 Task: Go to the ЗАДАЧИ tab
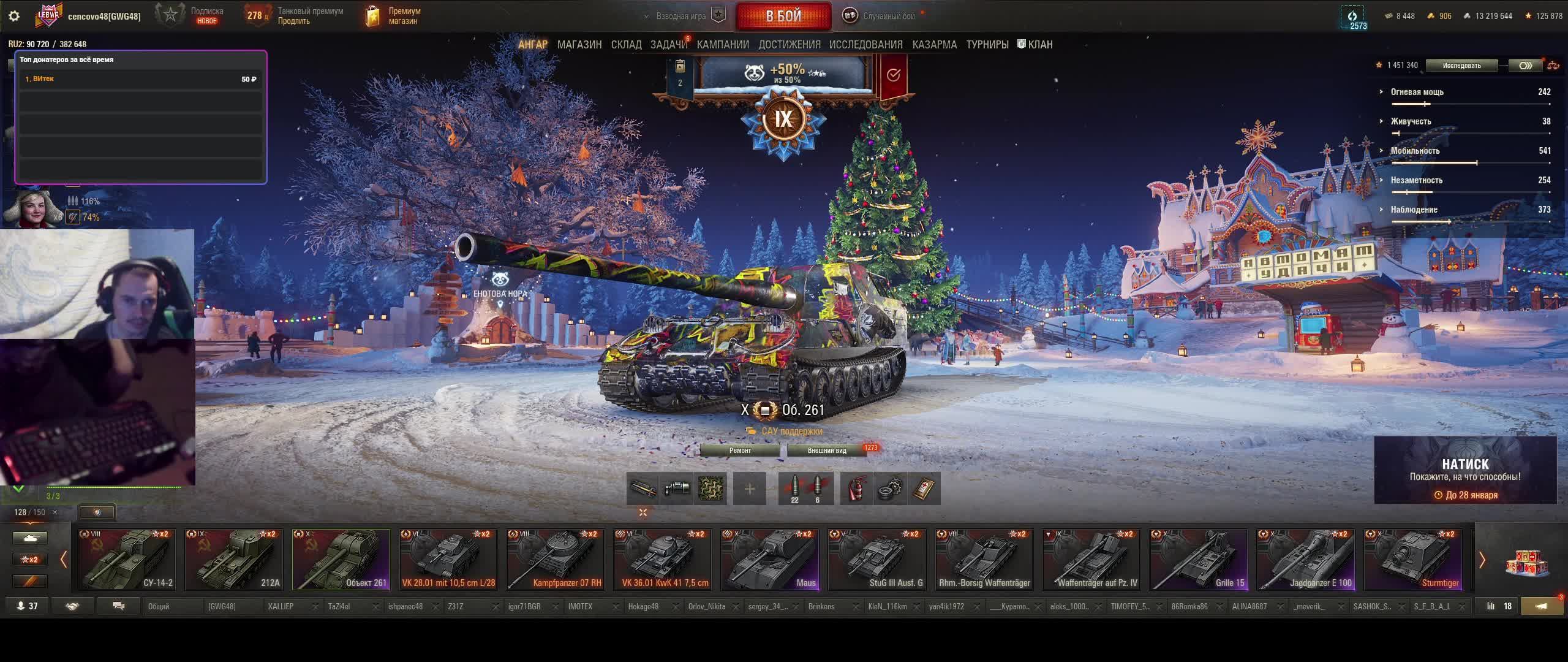tap(668, 45)
